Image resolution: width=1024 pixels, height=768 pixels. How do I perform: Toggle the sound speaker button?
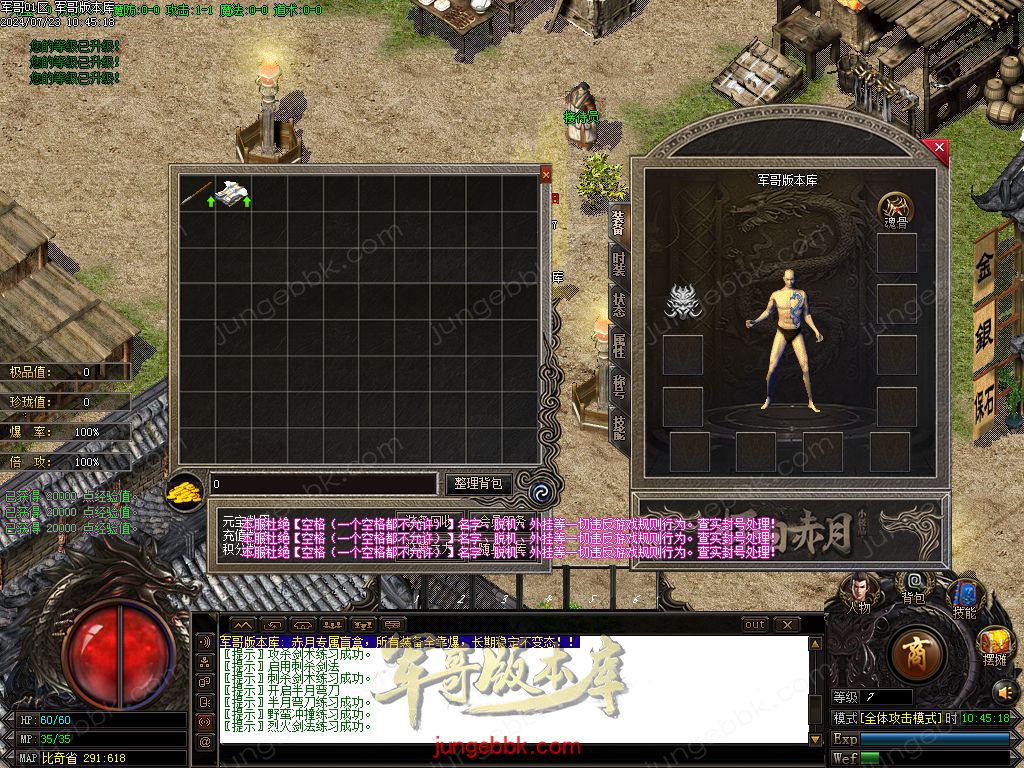click(1004, 690)
